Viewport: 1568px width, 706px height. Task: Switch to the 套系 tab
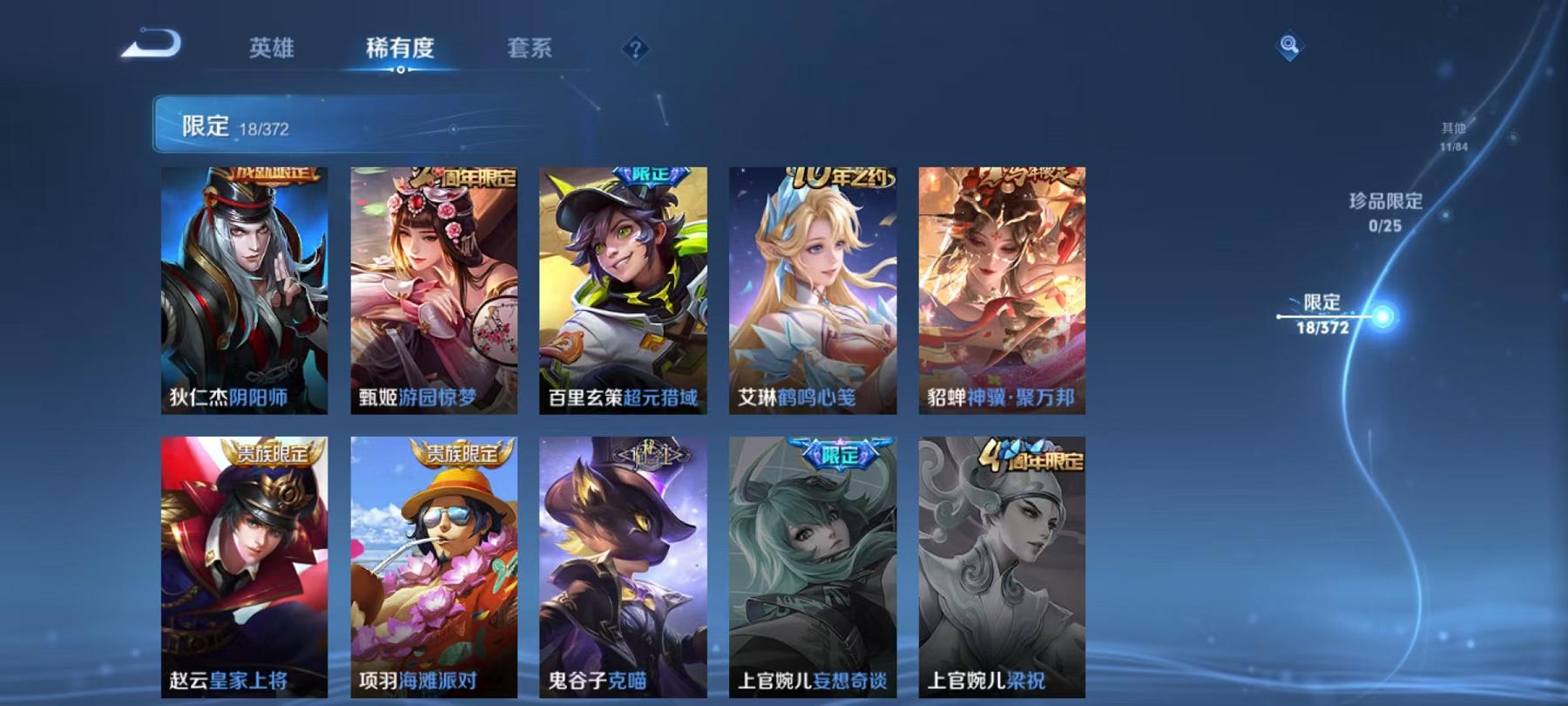531,50
